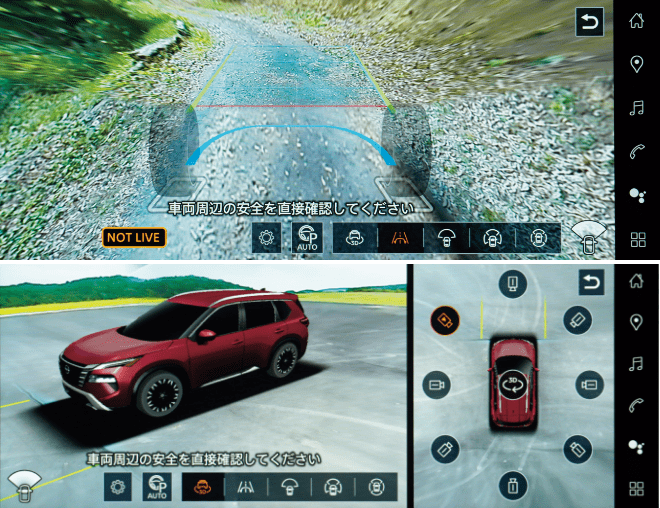Select the front camera angle button

513,284
